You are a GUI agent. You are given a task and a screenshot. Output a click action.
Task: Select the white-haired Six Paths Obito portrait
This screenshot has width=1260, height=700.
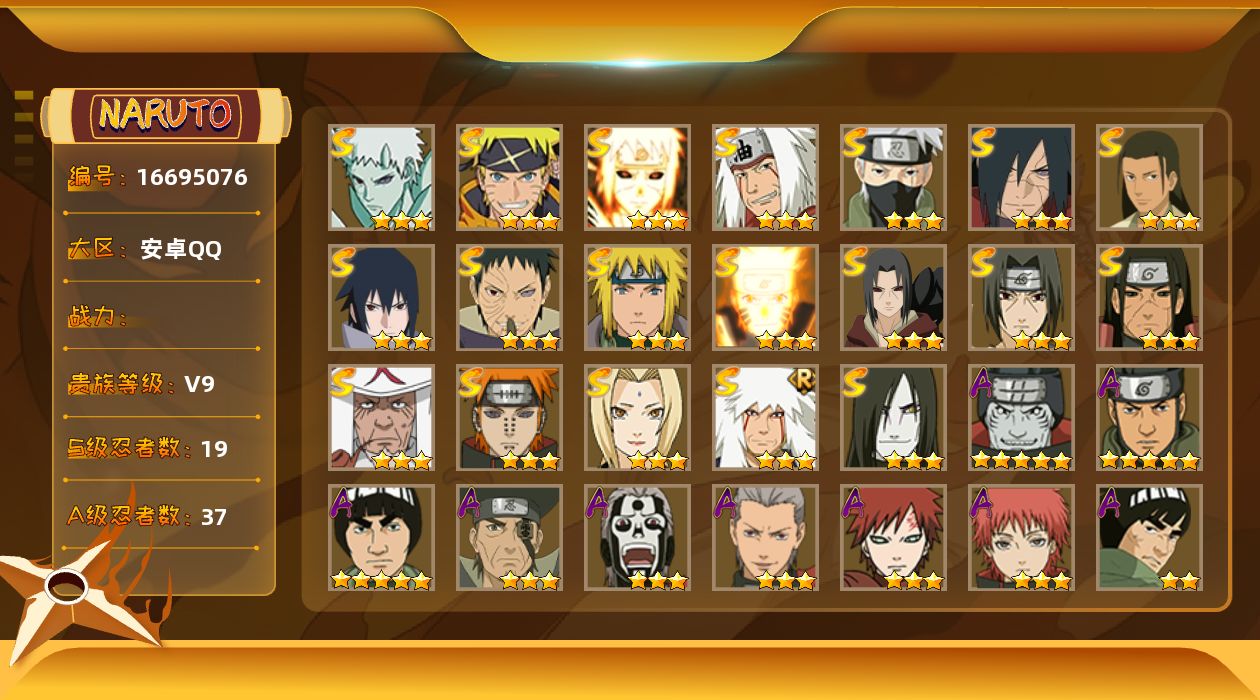381,177
